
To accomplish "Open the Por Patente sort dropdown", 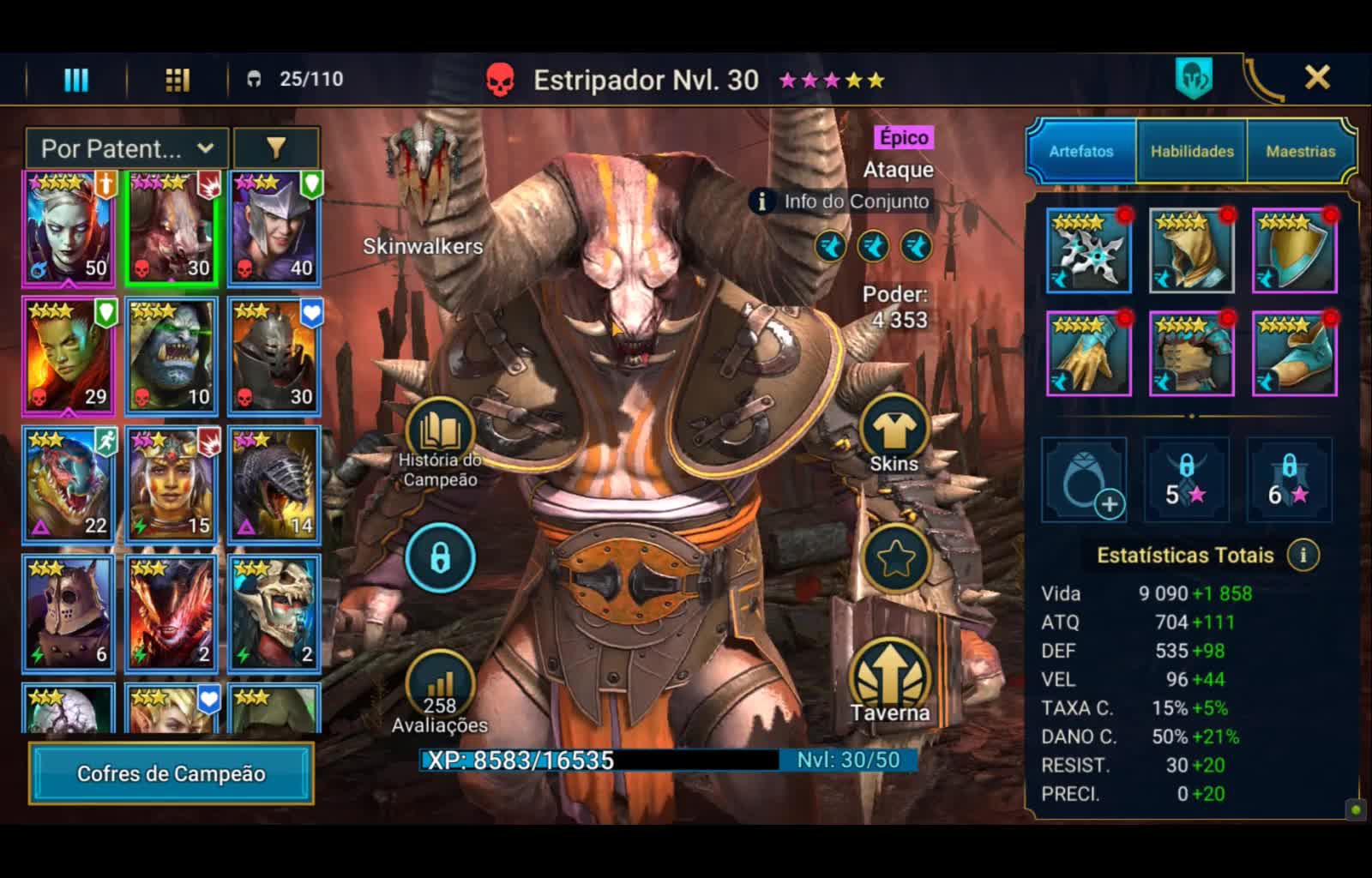I will click(x=127, y=148).
